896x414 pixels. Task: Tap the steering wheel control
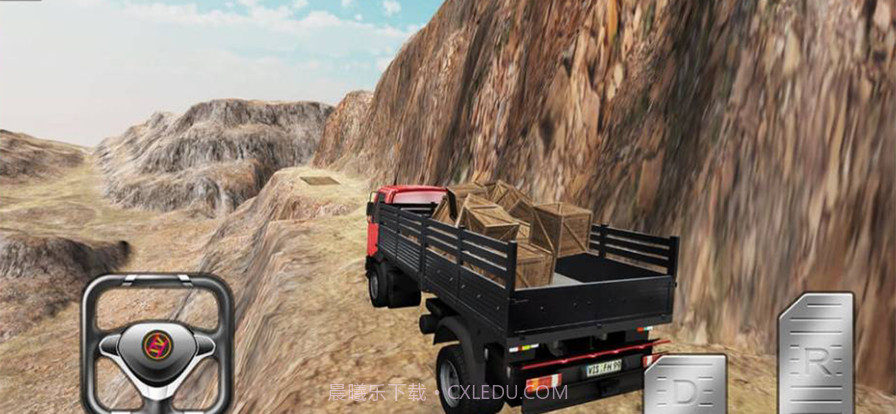(x=157, y=343)
